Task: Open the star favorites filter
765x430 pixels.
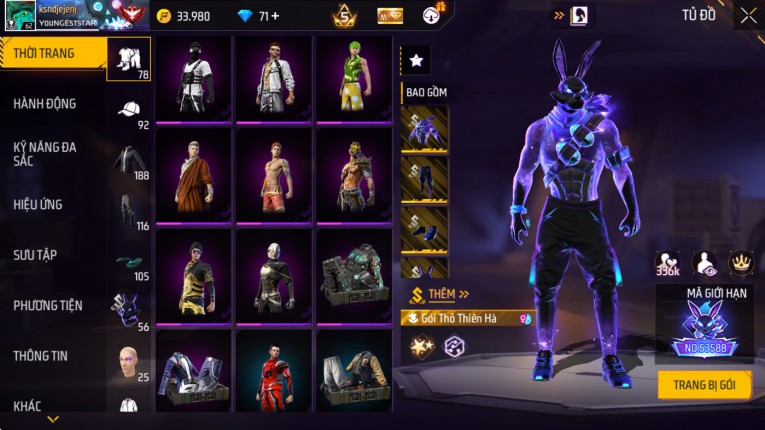Action: pyautogui.click(x=416, y=61)
